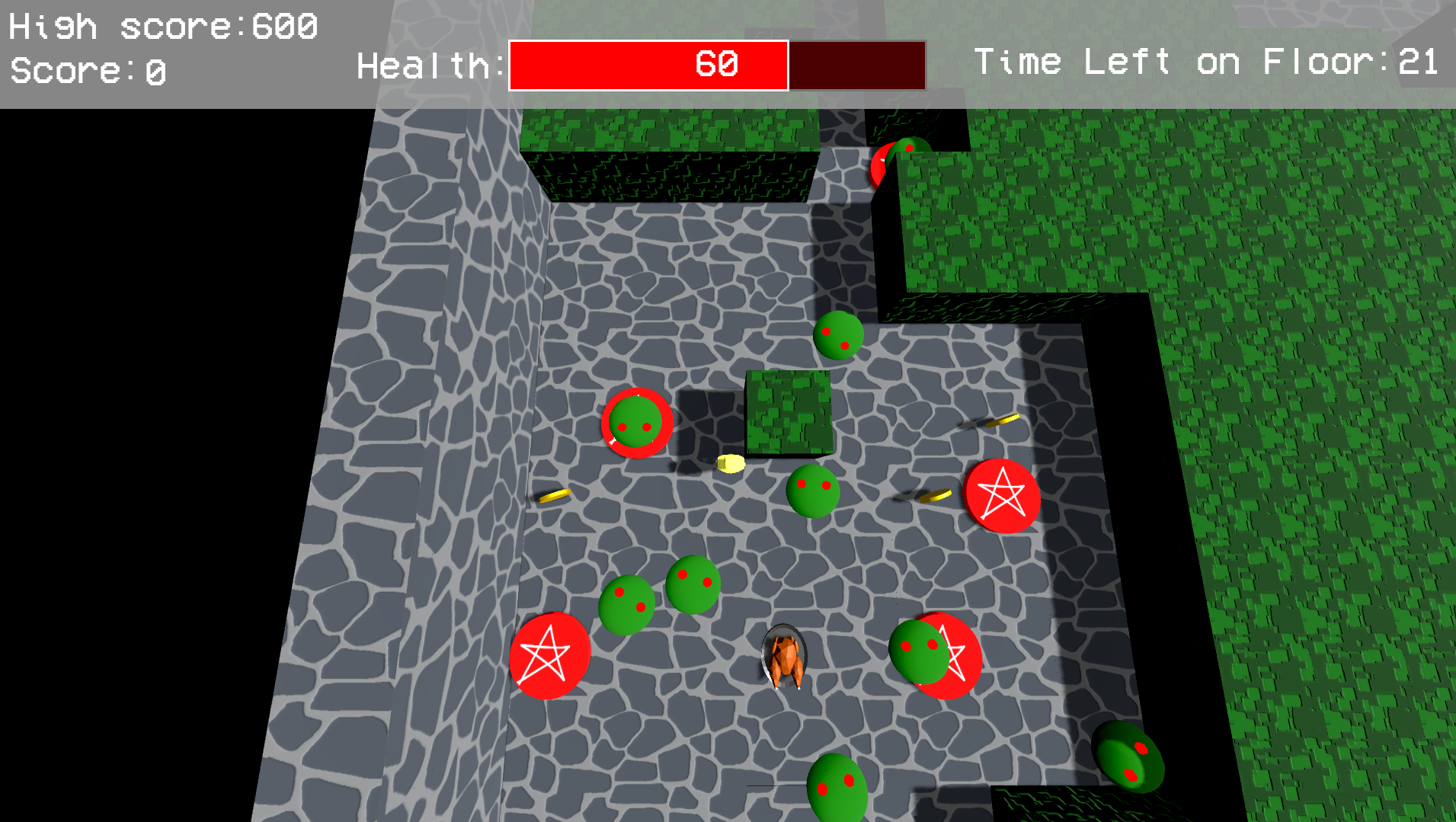
Task: Click the Health label text
Action: pos(427,65)
